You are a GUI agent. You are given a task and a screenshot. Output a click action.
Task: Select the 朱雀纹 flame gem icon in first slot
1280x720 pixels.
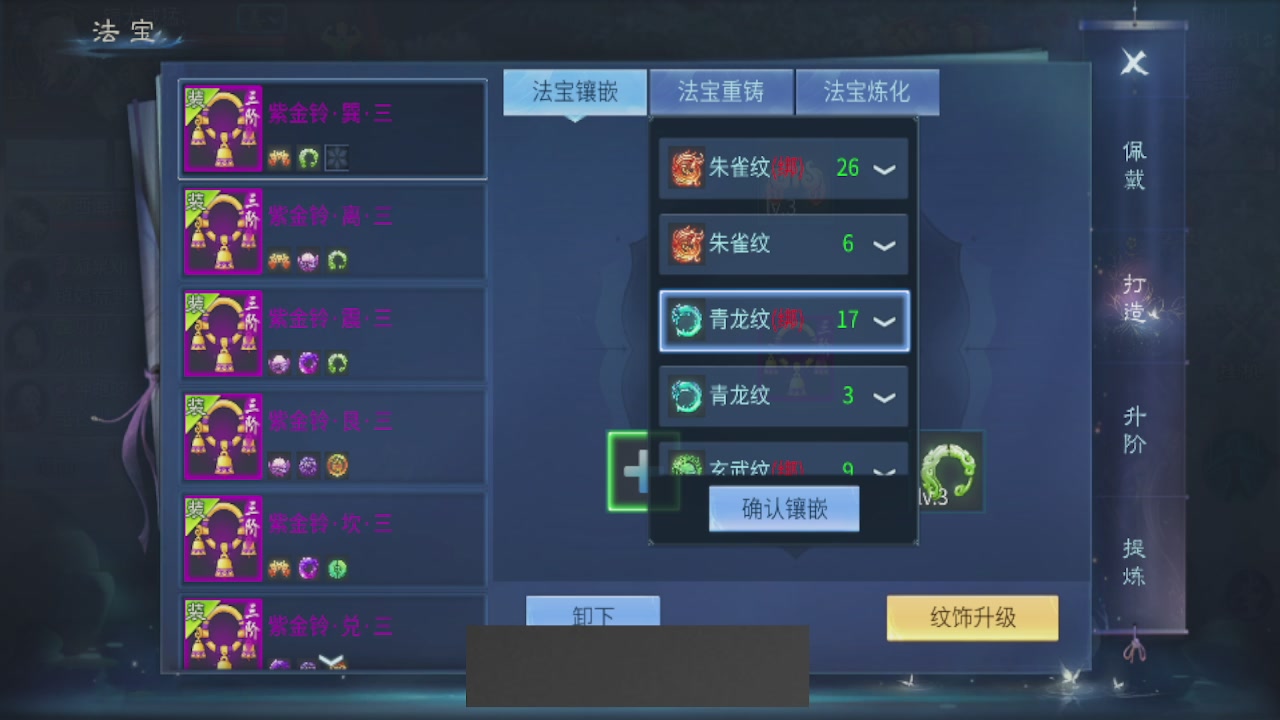coord(686,168)
